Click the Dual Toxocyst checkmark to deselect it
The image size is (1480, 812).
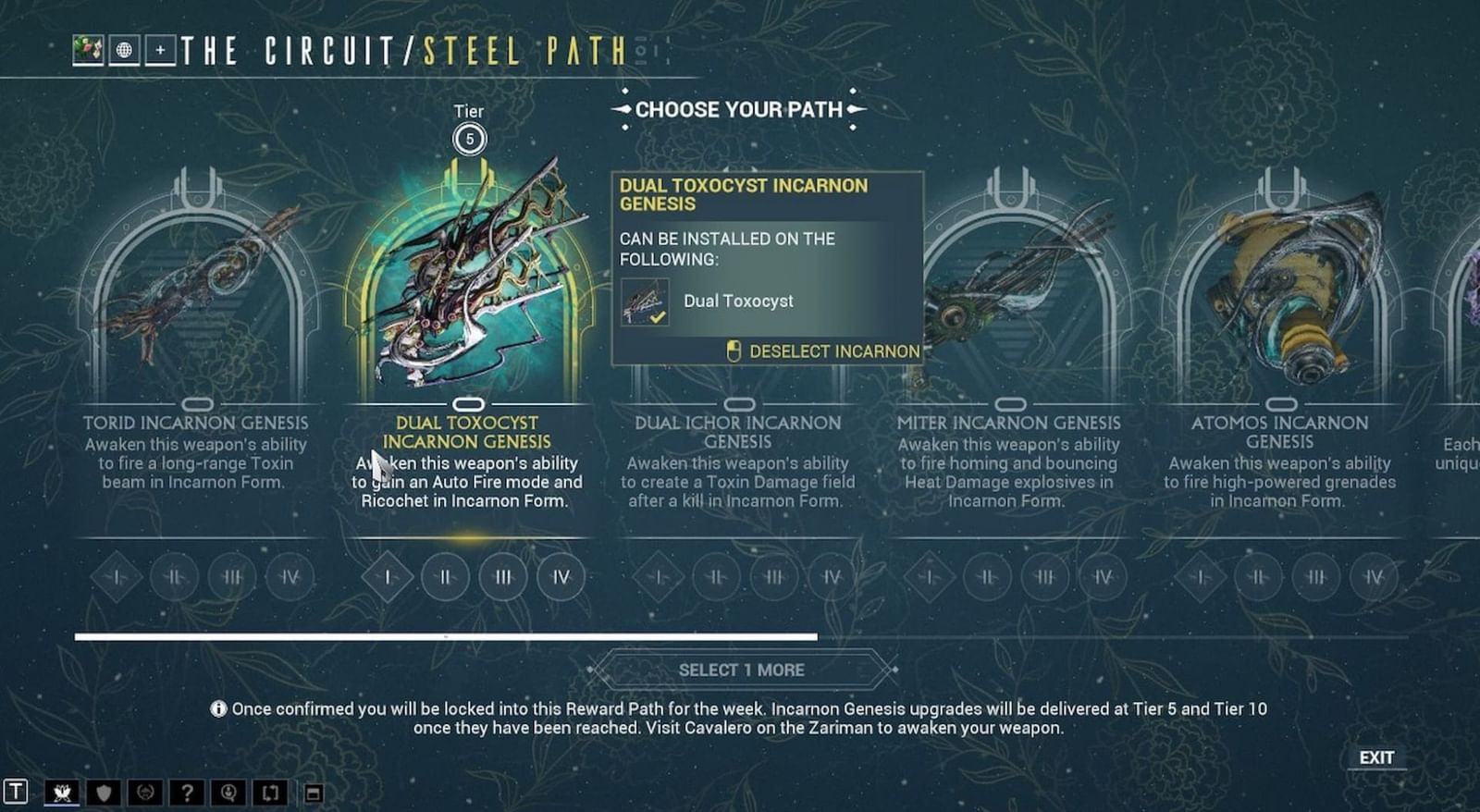tap(657, 317)
